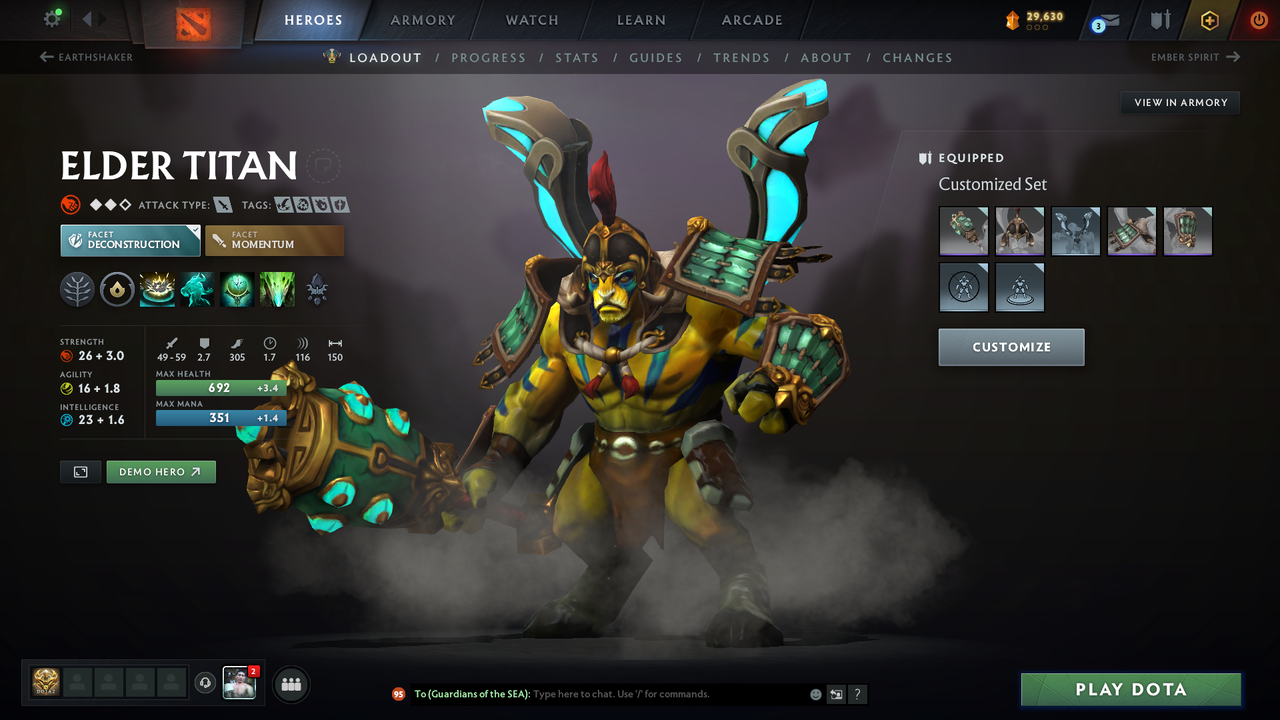The width and height of the screenshot is (1280, 720).
Task: Open the ARCADE menu
Action: click(x=751, y=20)
